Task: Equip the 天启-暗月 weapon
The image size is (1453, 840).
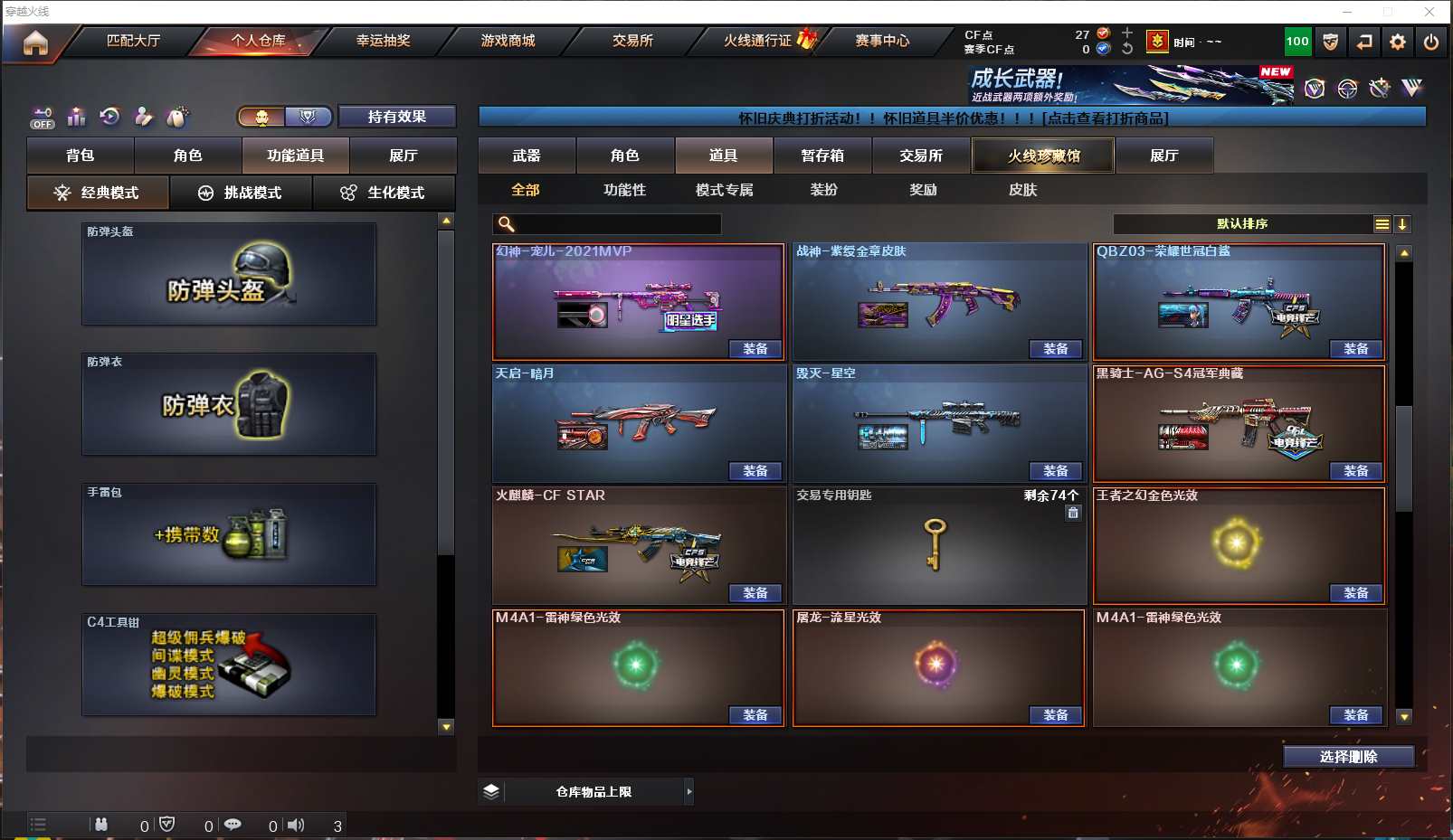Action: [755, 471]
